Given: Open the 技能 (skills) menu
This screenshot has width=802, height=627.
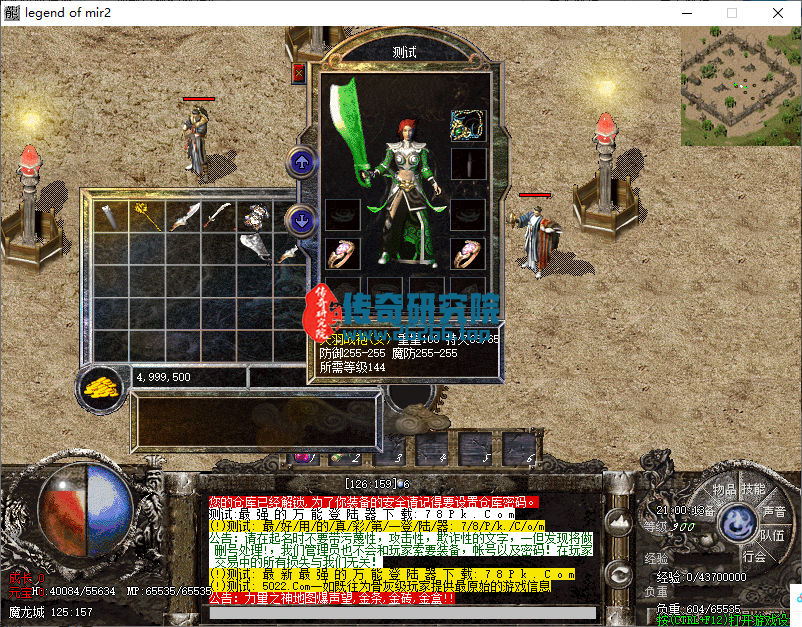Looking at the screenshot, I should (x=753, y=490).
